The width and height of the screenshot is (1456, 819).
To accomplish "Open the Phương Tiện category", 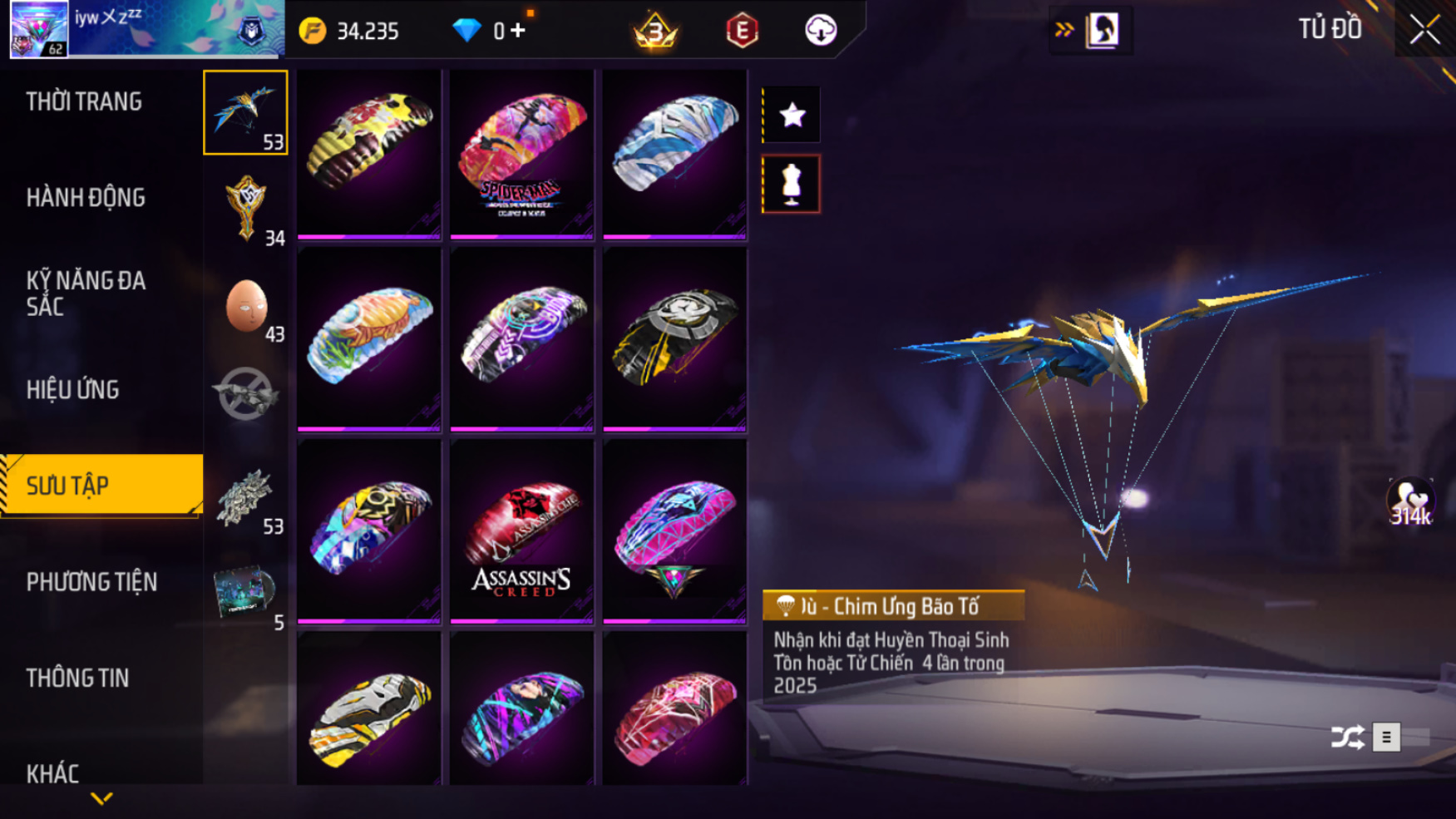I will point(91,582).
